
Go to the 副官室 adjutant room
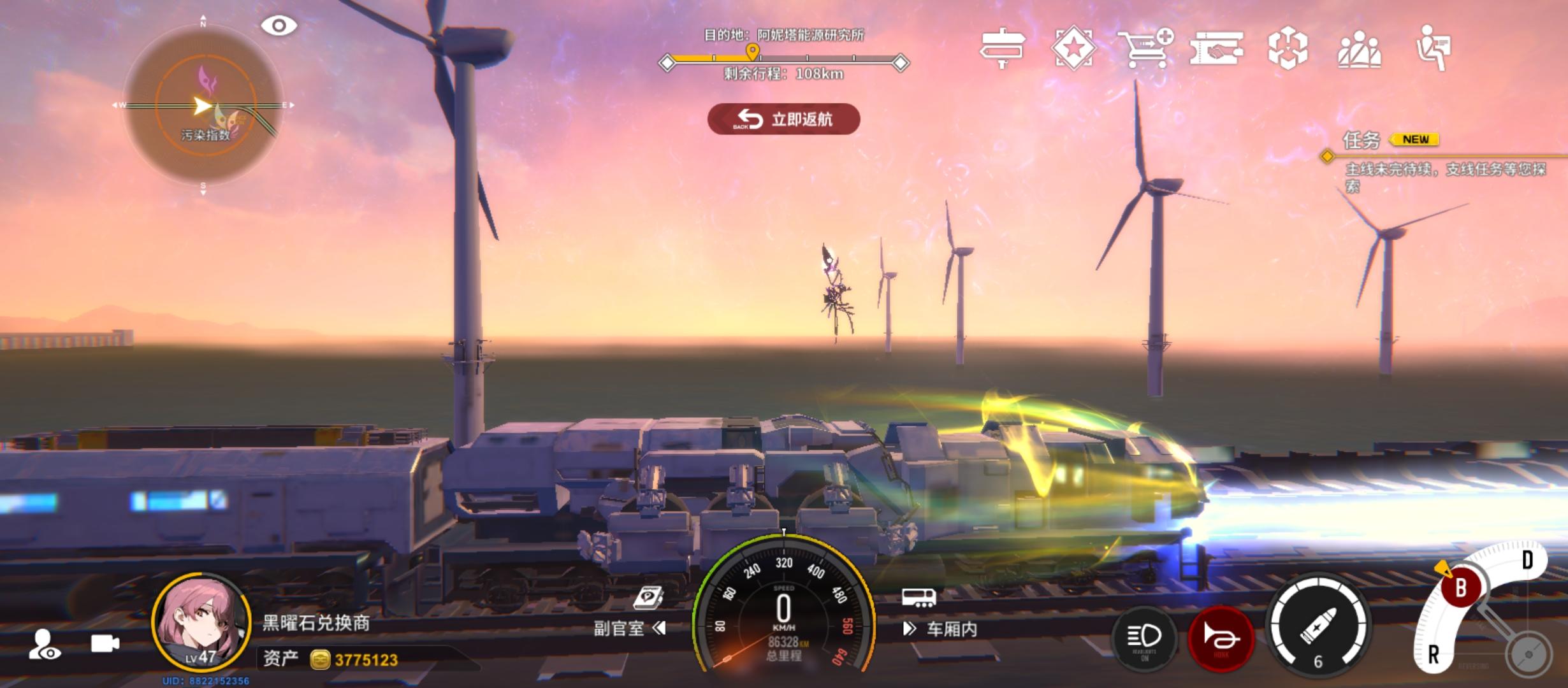pyautogui.click(x=628, y=628)
